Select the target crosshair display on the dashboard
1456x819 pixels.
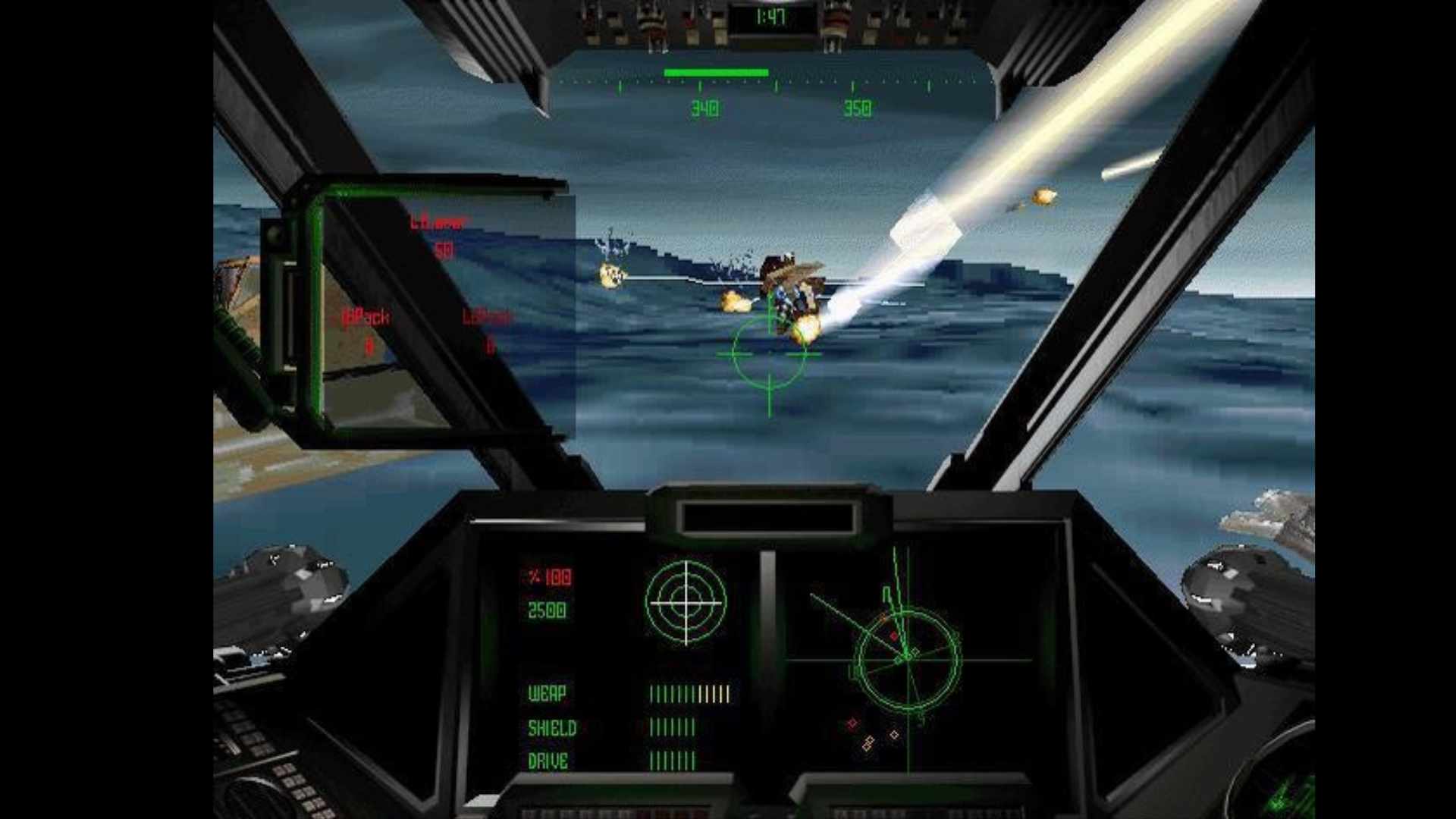click(686, 602)
